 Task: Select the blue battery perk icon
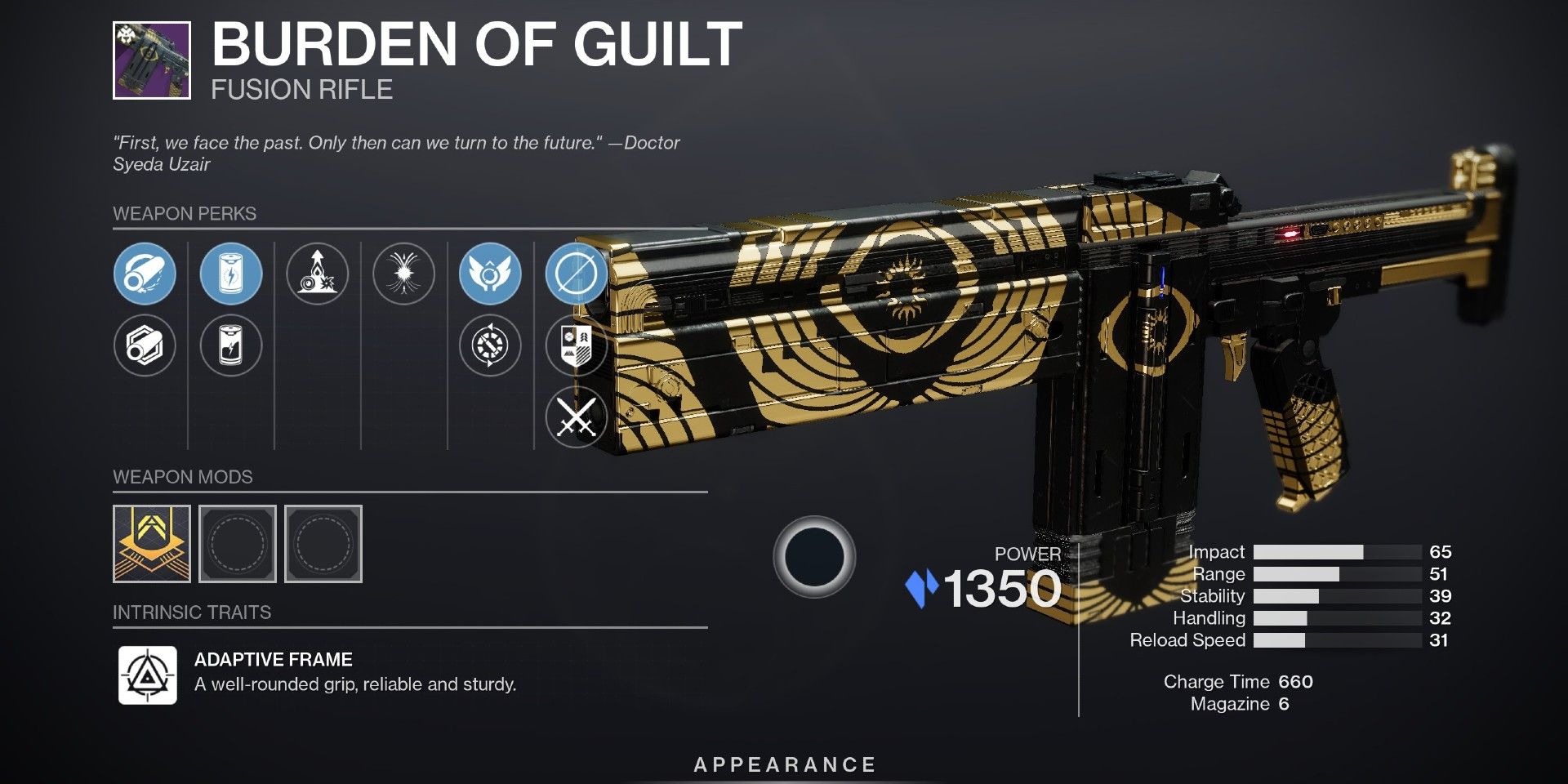point(232,275)
